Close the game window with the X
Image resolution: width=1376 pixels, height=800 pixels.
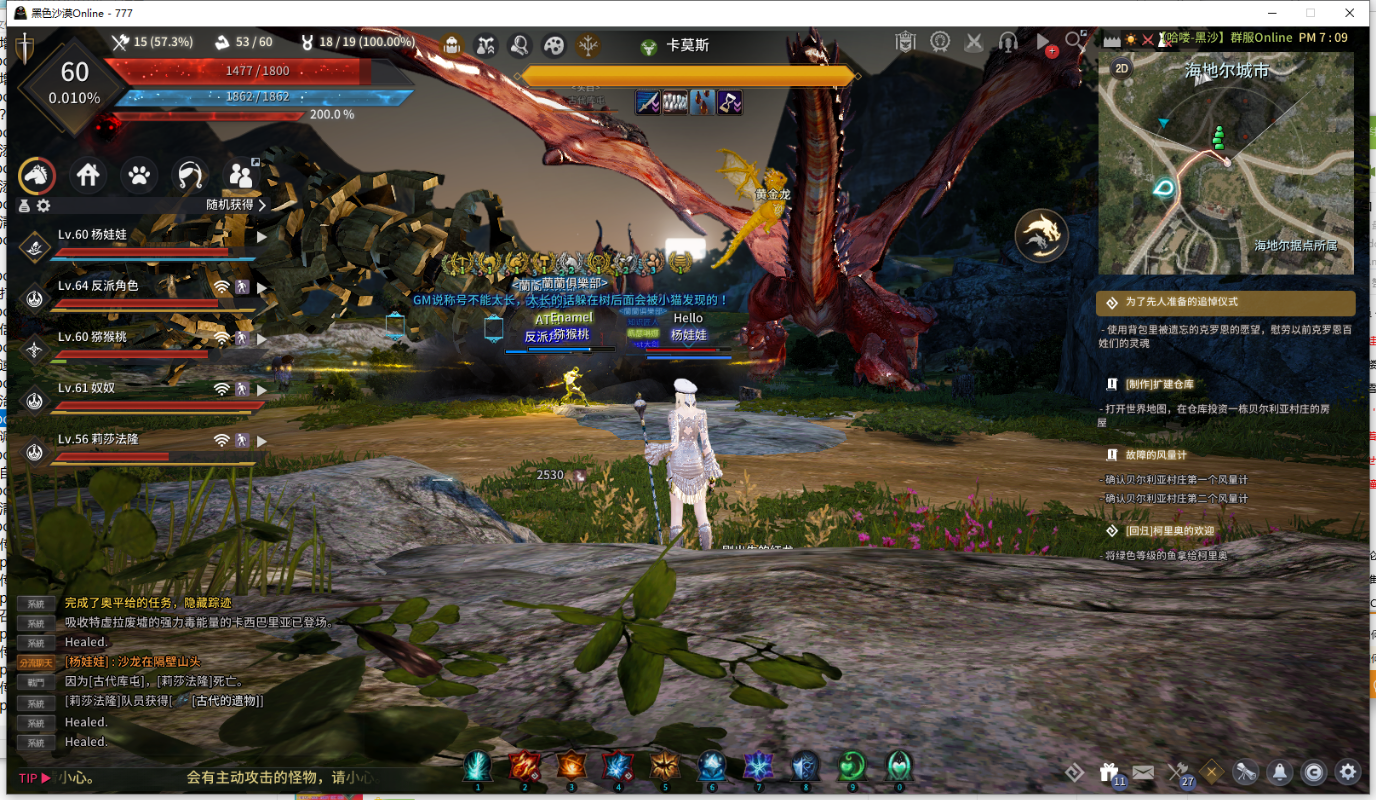[1349, 13]
